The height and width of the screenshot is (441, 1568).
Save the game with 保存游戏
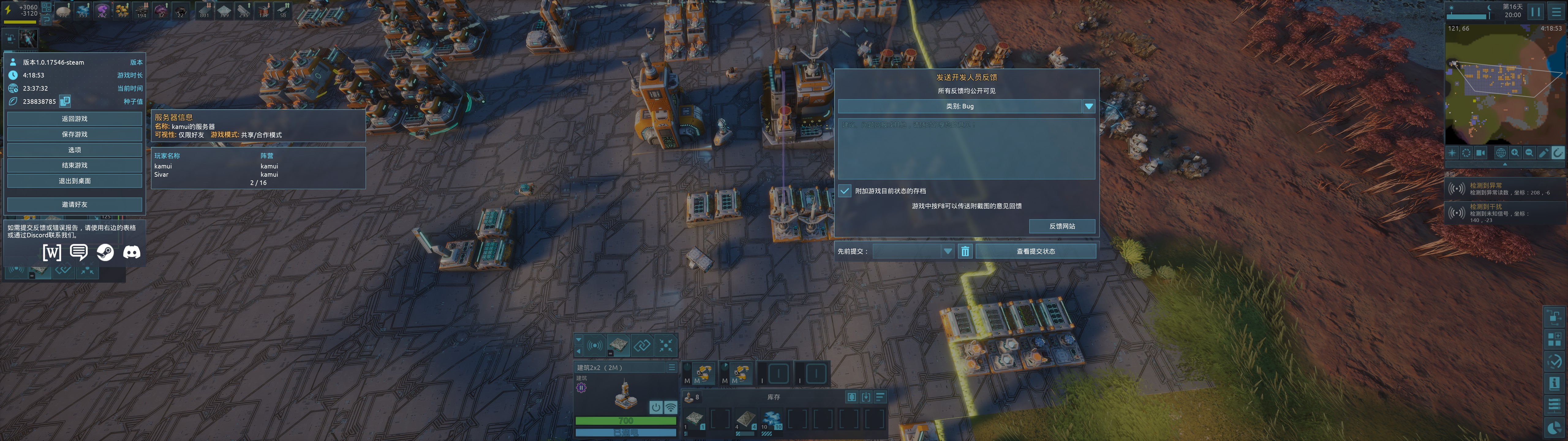[74, 135]
